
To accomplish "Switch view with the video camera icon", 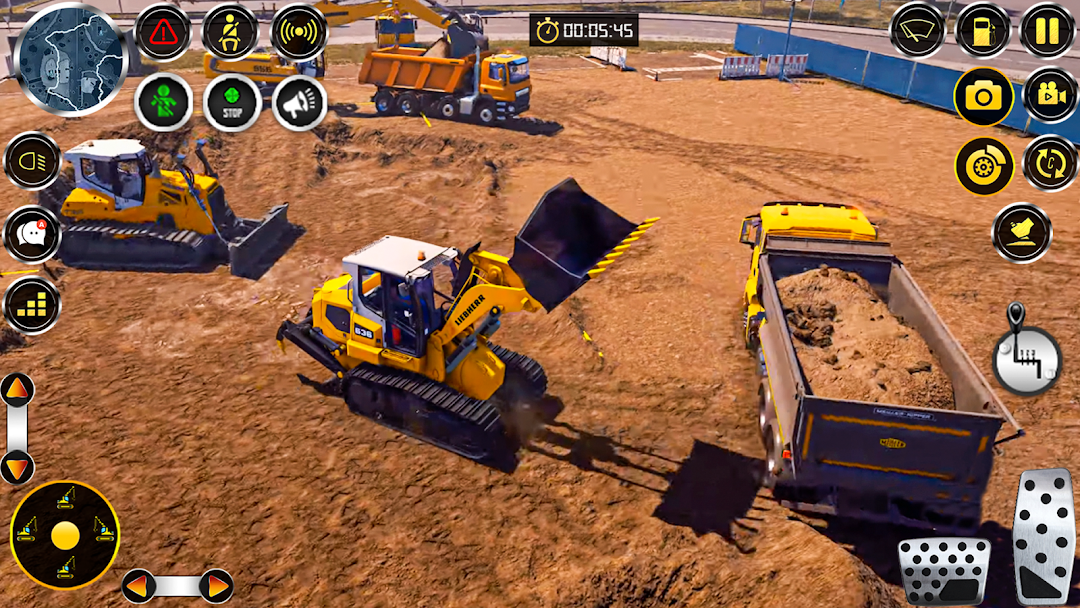I will pyautogui.click(x=1050, y=96).
